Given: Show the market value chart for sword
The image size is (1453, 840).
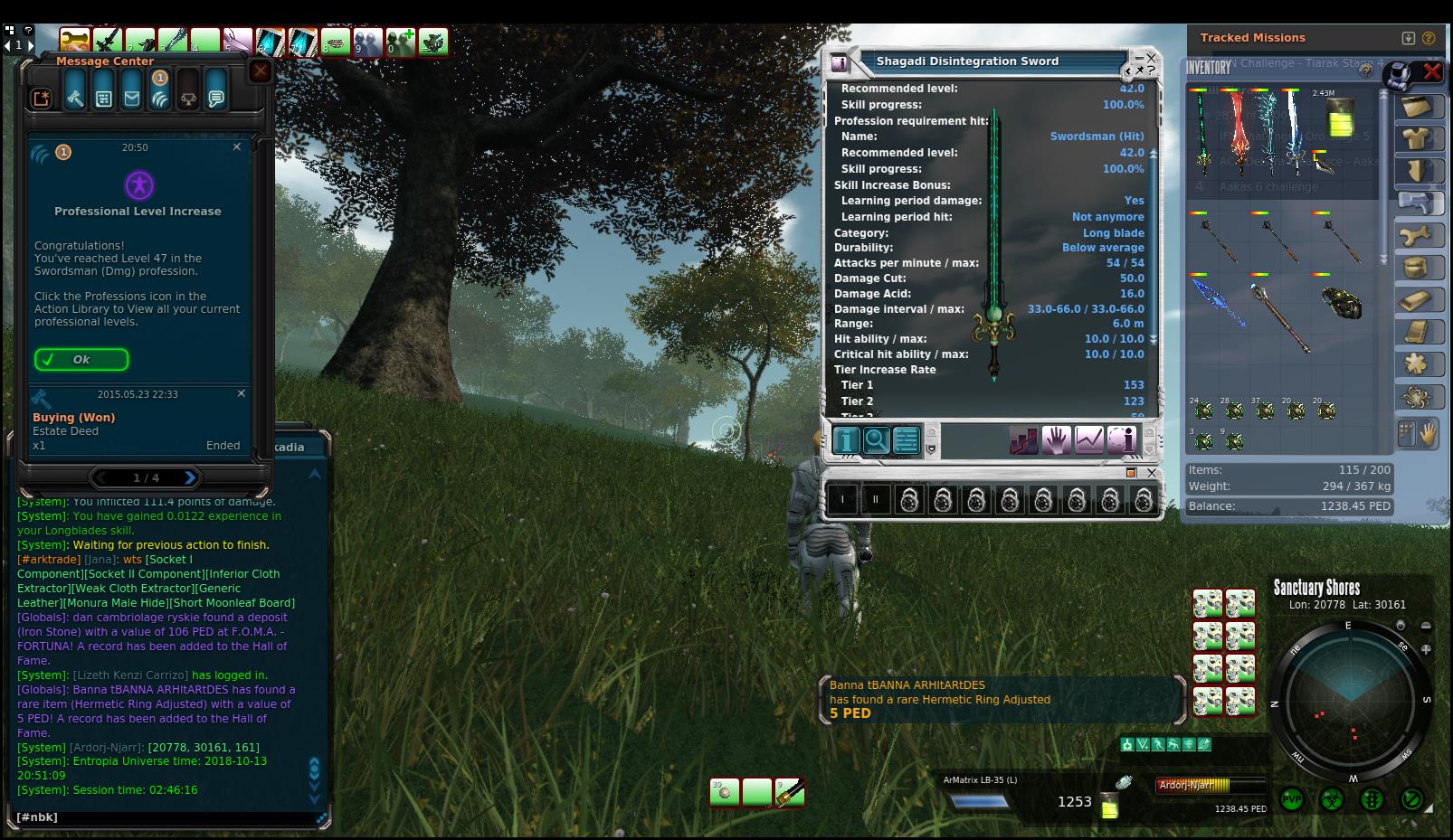Looking at the screenshot, I should coord(1089,440).
